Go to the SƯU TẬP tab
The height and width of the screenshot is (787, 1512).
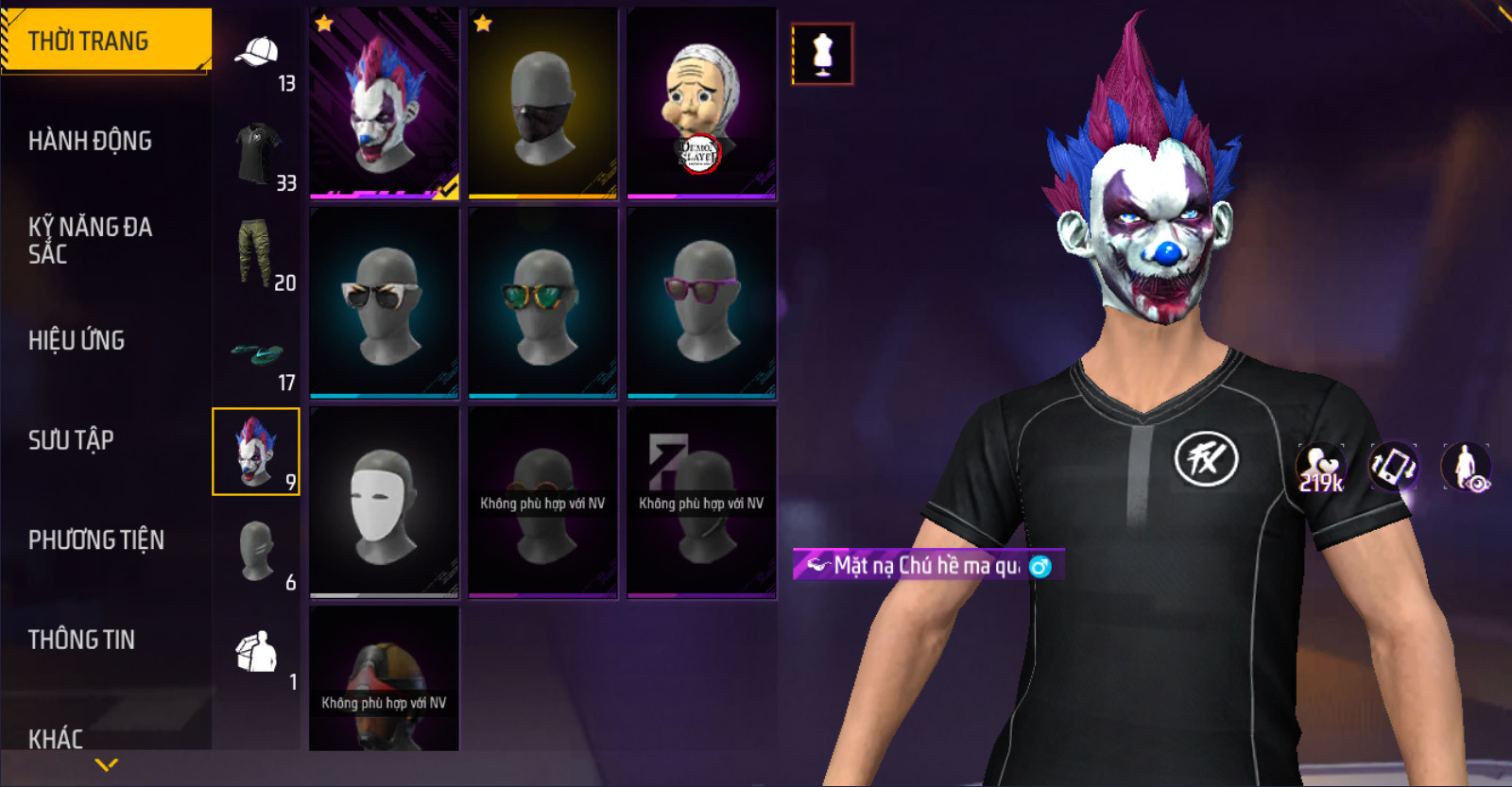click(x=71, y=439)
